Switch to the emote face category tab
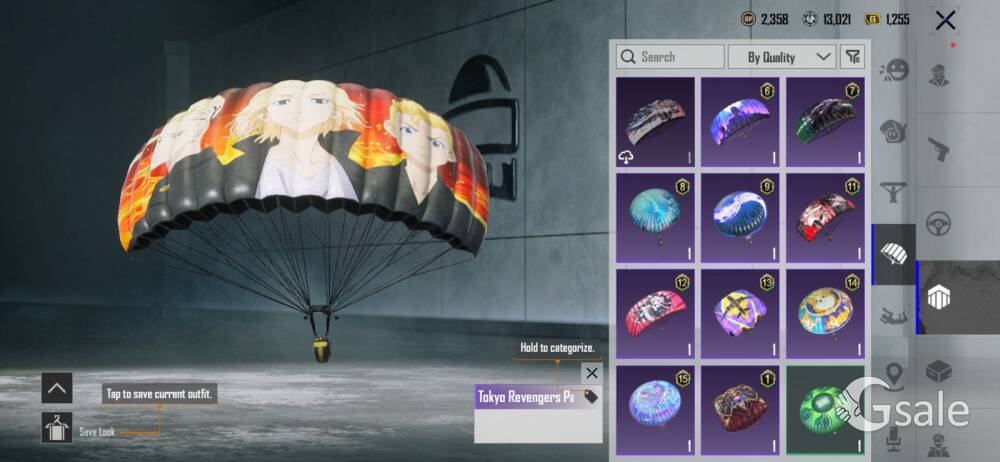Screen dimensions: 1000x462 [892, 72]
